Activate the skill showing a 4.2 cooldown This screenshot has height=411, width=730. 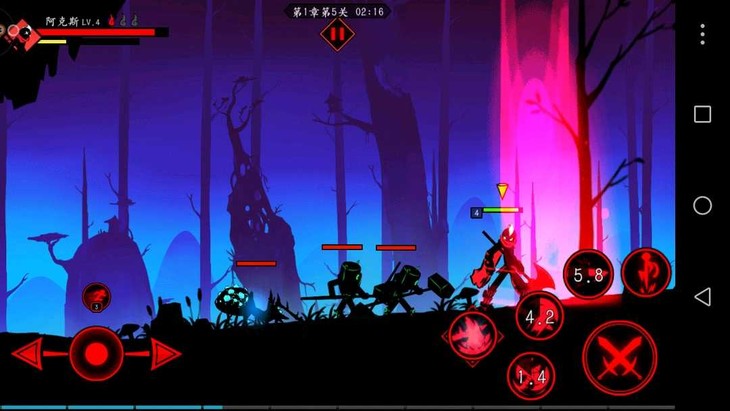tap(540, 317)
